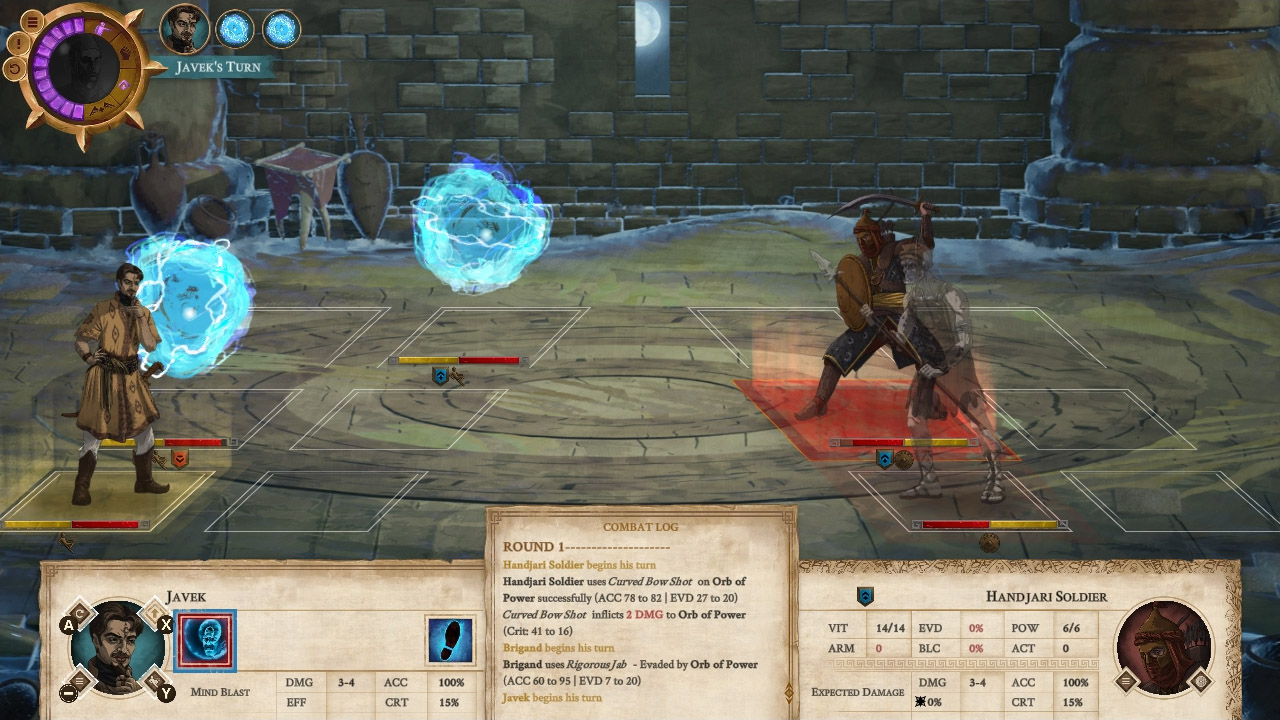
Task: Click the Handjari Soldier portrait in the stat panel
Action: point(1164,646)
